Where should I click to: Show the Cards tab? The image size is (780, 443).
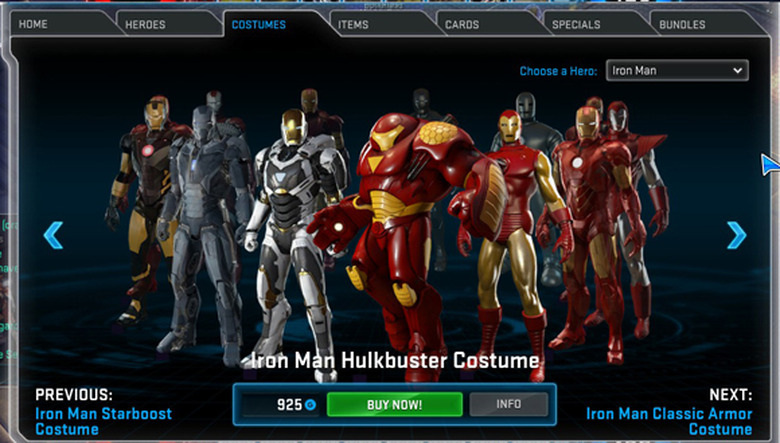tap(462, 24)
